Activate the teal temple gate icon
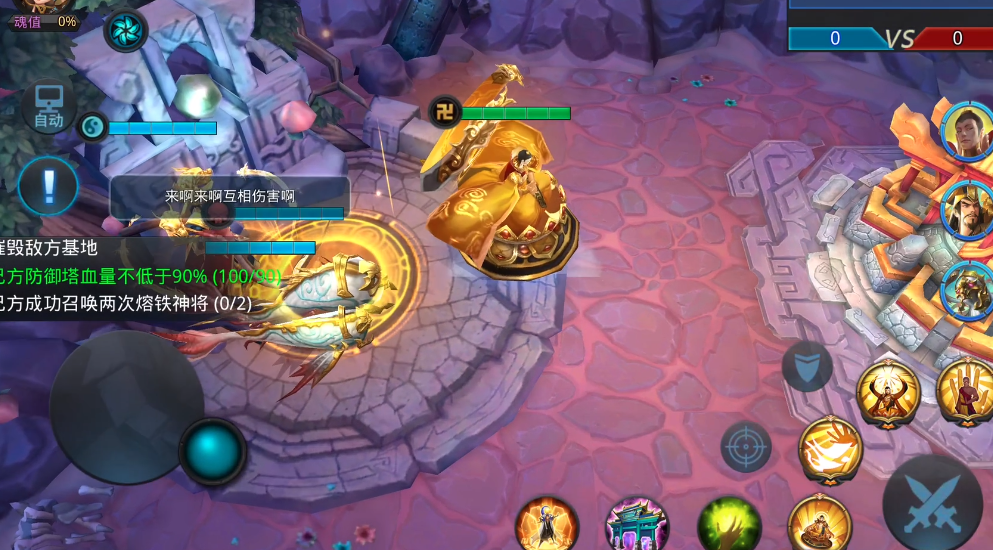Screen dimensions: 993x550 638,526
